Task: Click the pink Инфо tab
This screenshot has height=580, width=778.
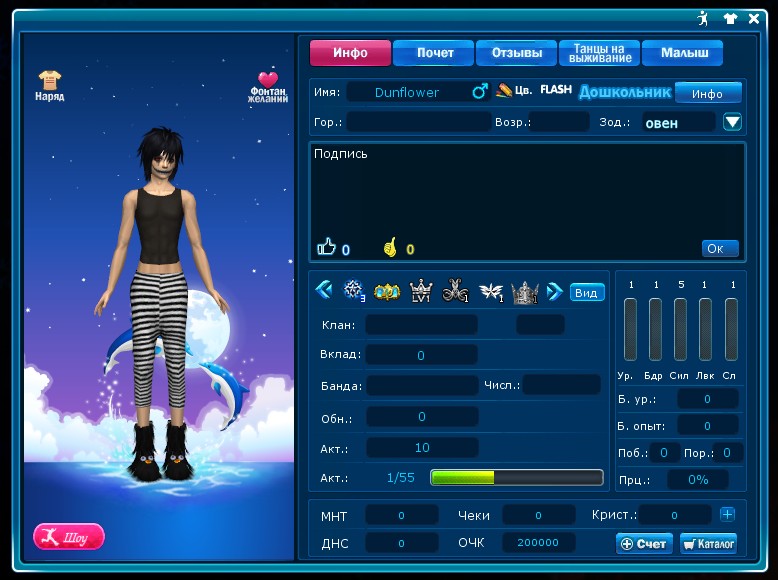Action: pyautogui.click(x=350, y=53)
